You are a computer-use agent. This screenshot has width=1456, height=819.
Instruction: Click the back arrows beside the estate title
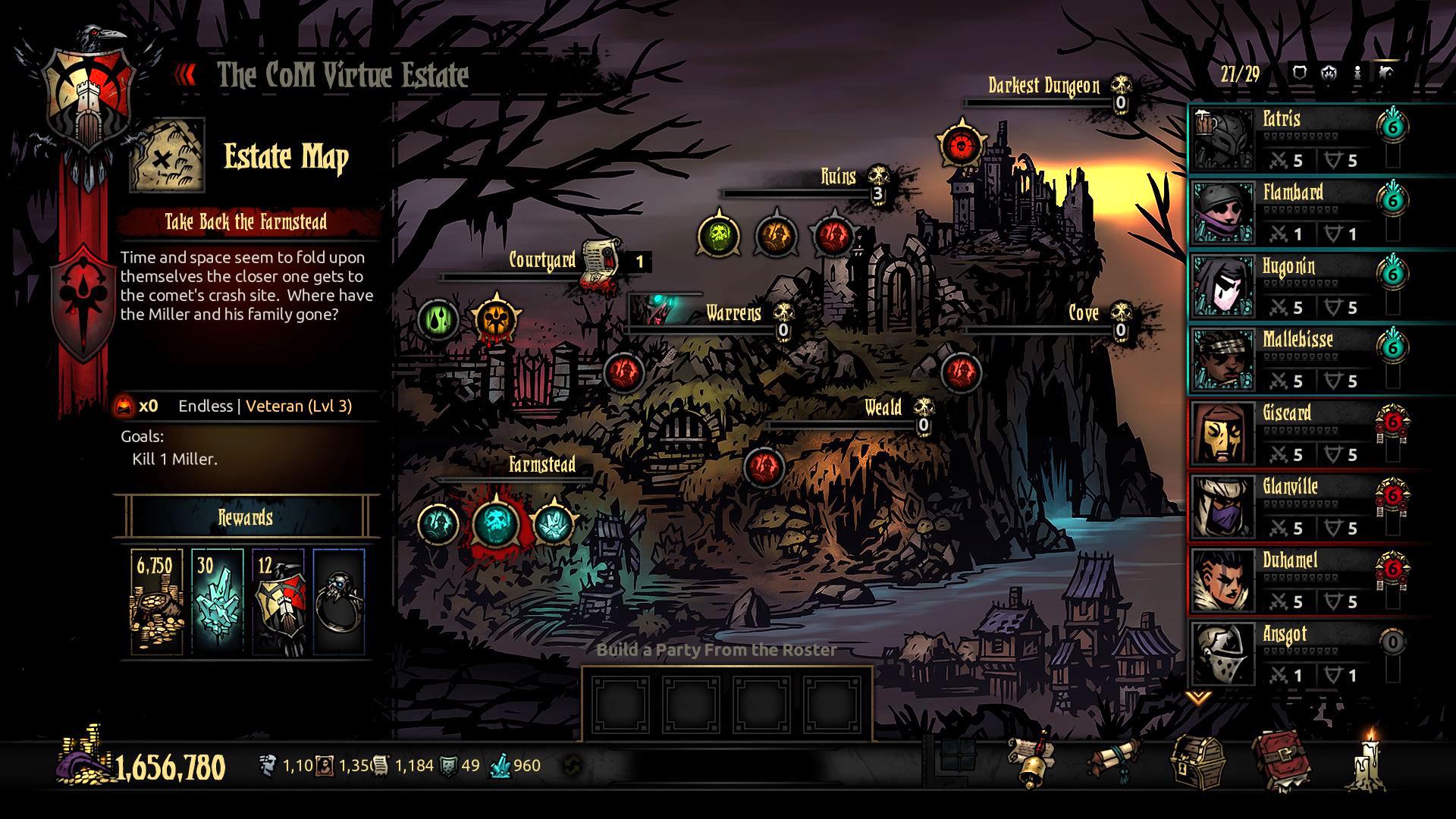182,74
